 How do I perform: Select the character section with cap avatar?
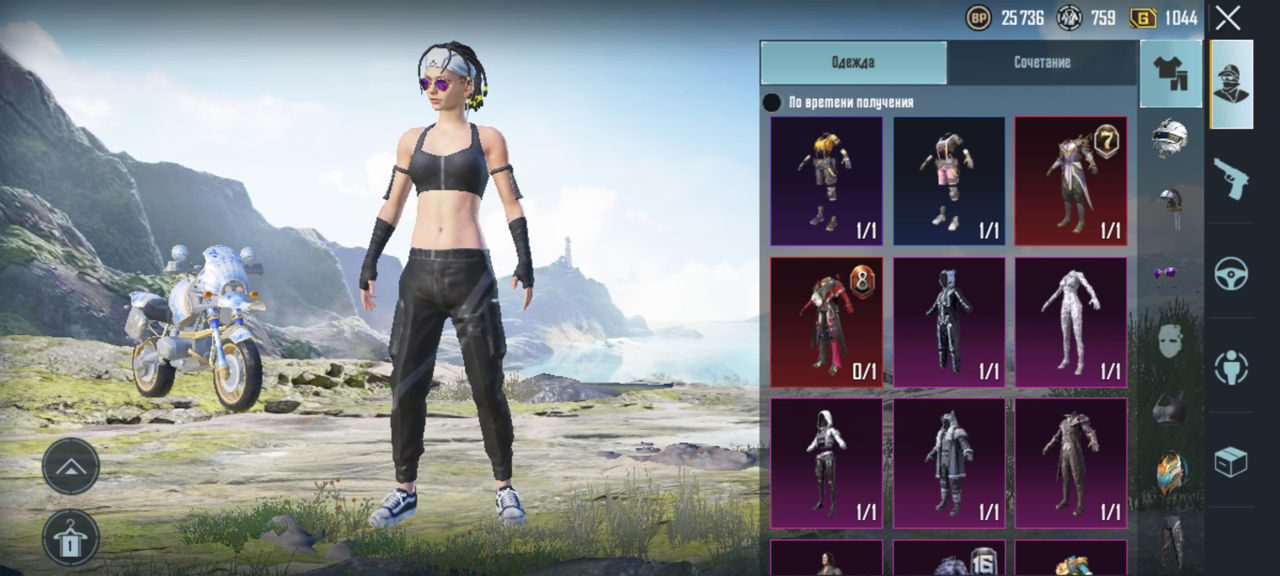coord(1231,84)
